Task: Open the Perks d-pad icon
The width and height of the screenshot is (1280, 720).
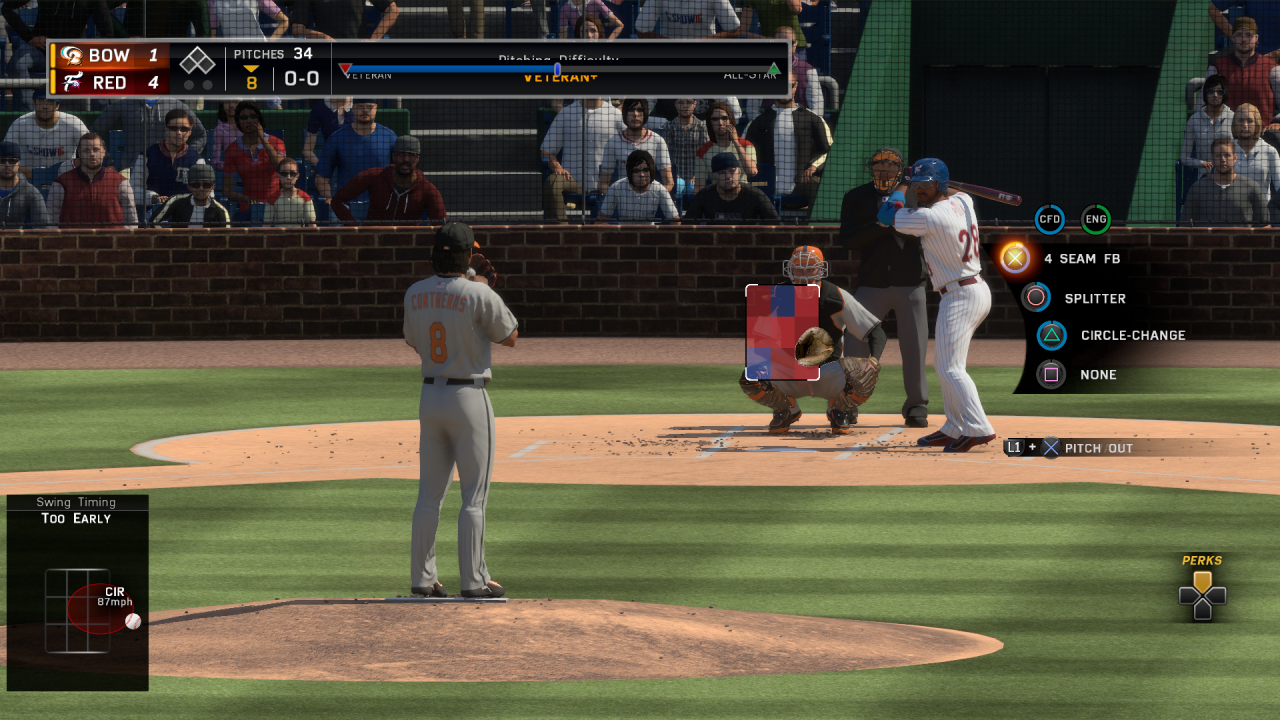Action: point(1202,596)
